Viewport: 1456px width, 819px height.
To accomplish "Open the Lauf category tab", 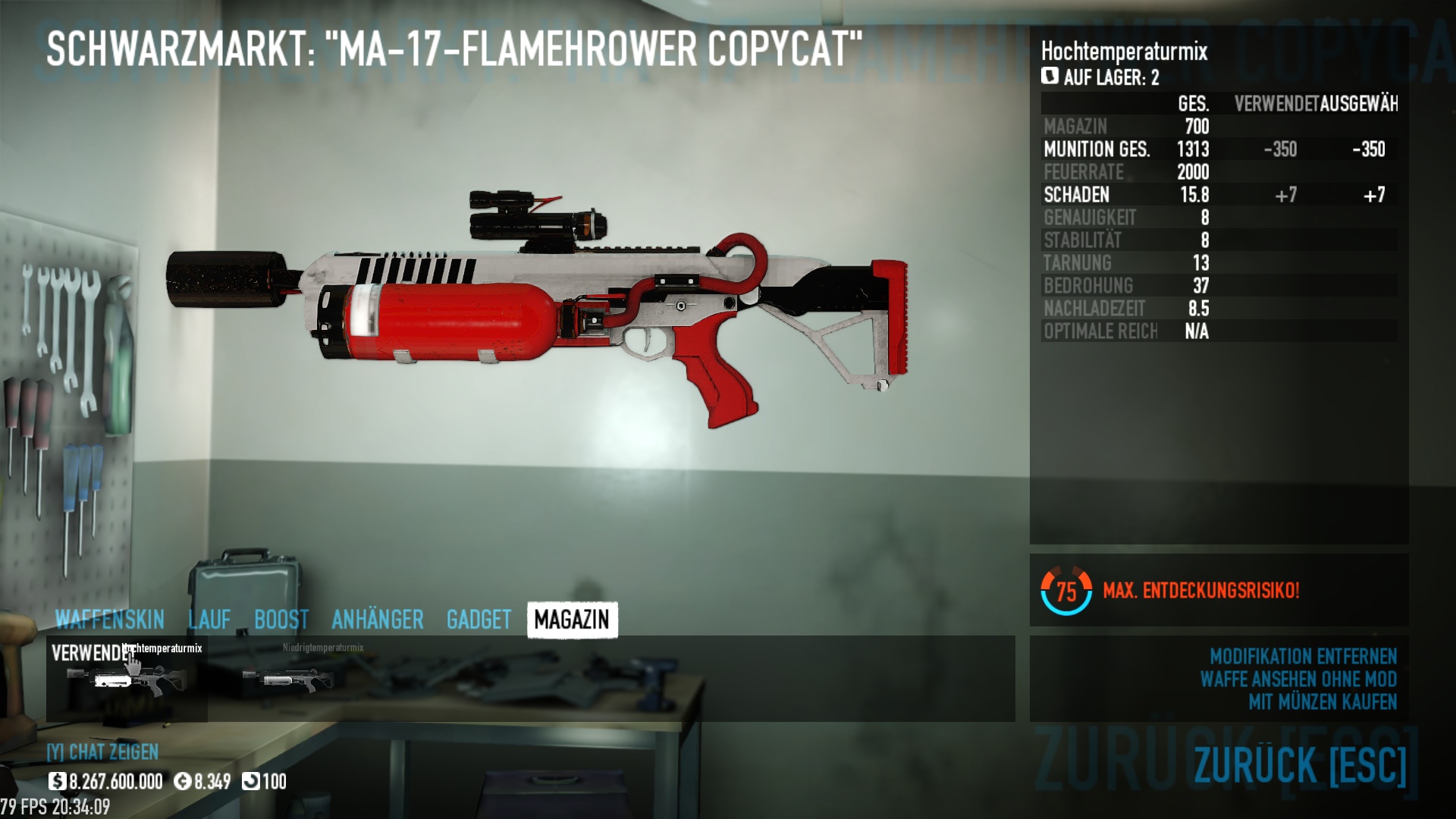I will [209, 620].
